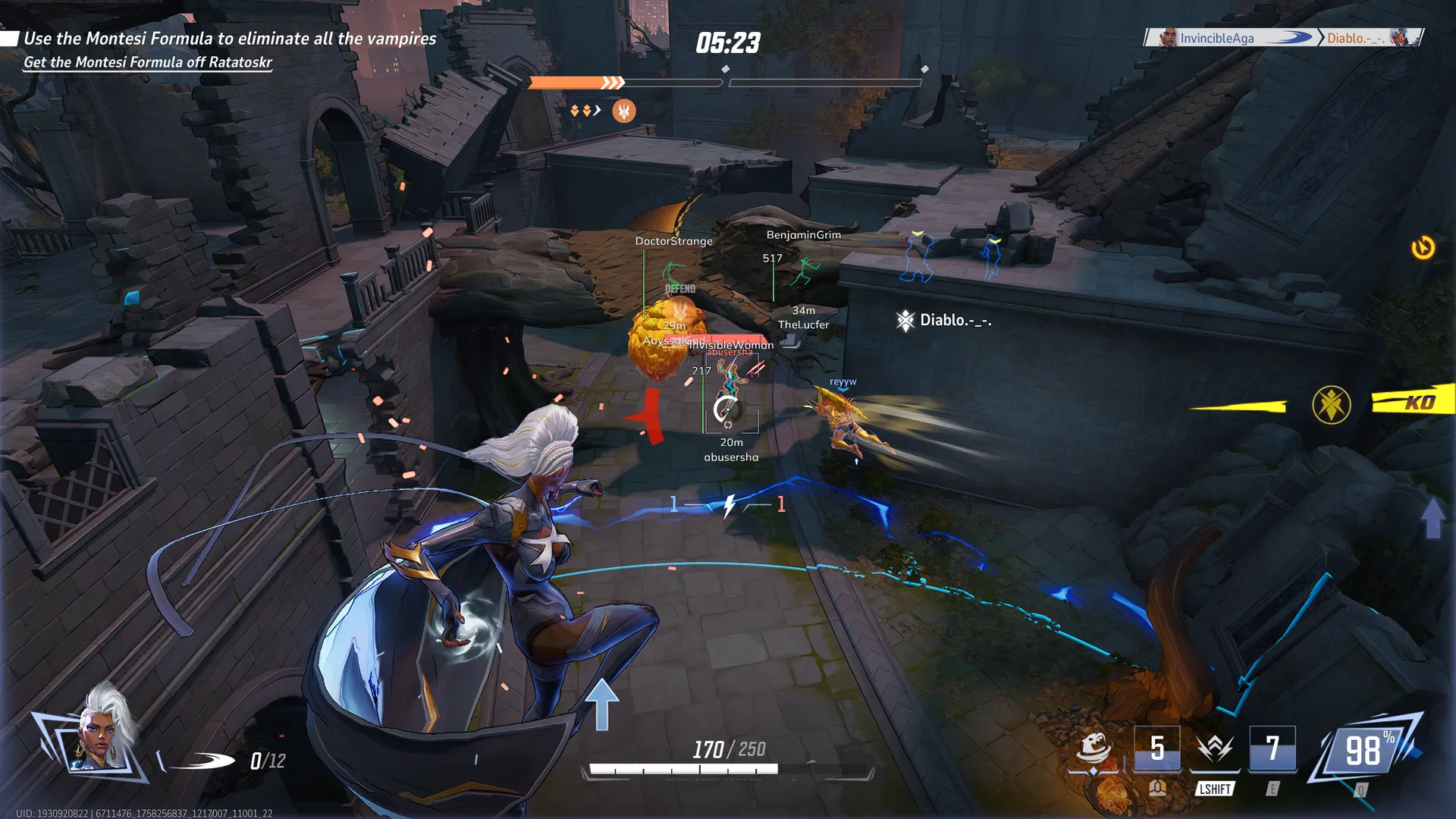This screenshot has height=819, width=1456.
Task: Select the InvincibleAga kill feed entry
Action: (x=1216, y=38)
